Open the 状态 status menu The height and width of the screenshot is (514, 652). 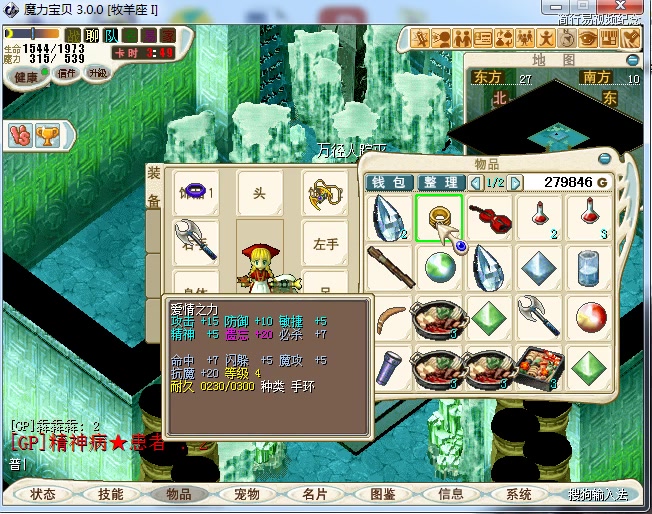43,494
